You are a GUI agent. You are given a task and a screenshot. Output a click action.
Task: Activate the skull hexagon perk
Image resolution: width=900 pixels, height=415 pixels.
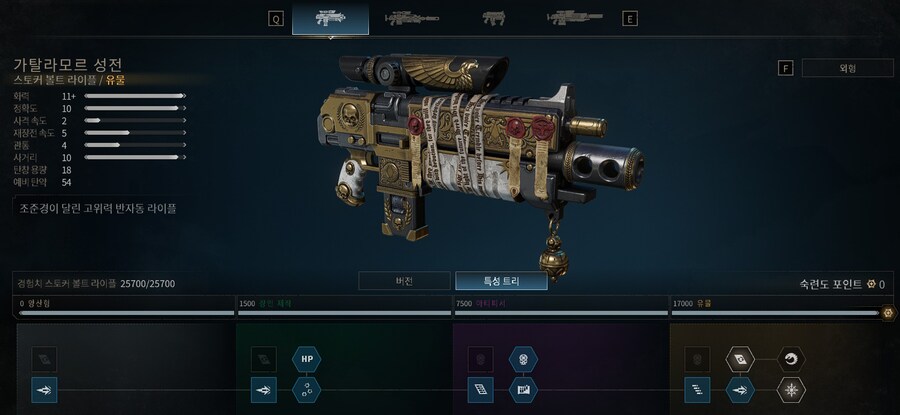click(523, 358)
